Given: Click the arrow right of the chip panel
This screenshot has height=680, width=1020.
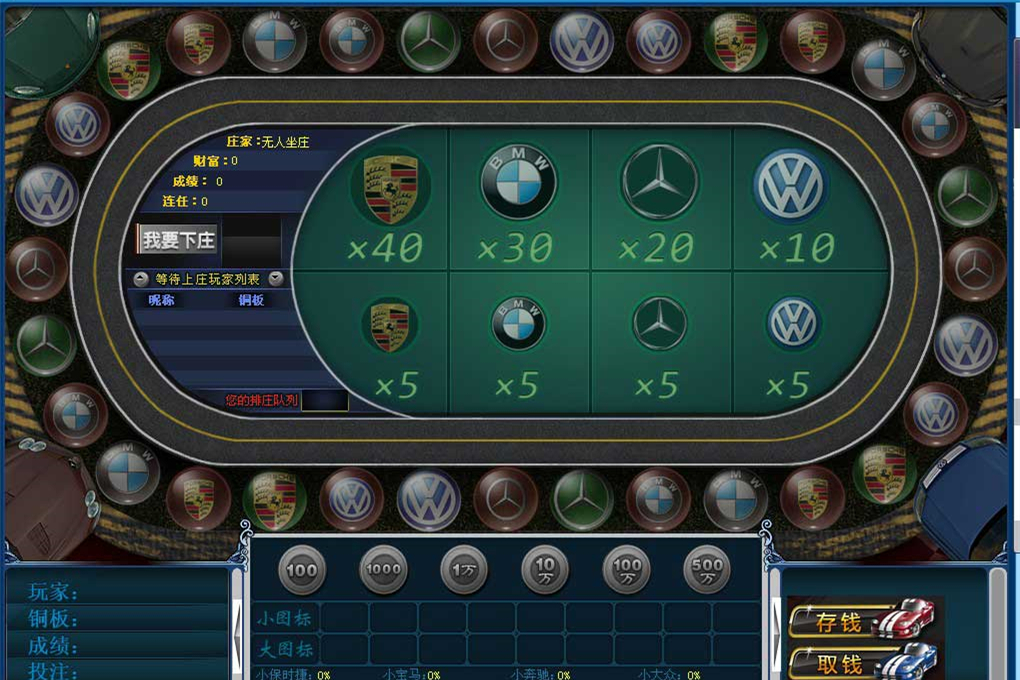Looking at the screenshot, I should click(776, 630).
